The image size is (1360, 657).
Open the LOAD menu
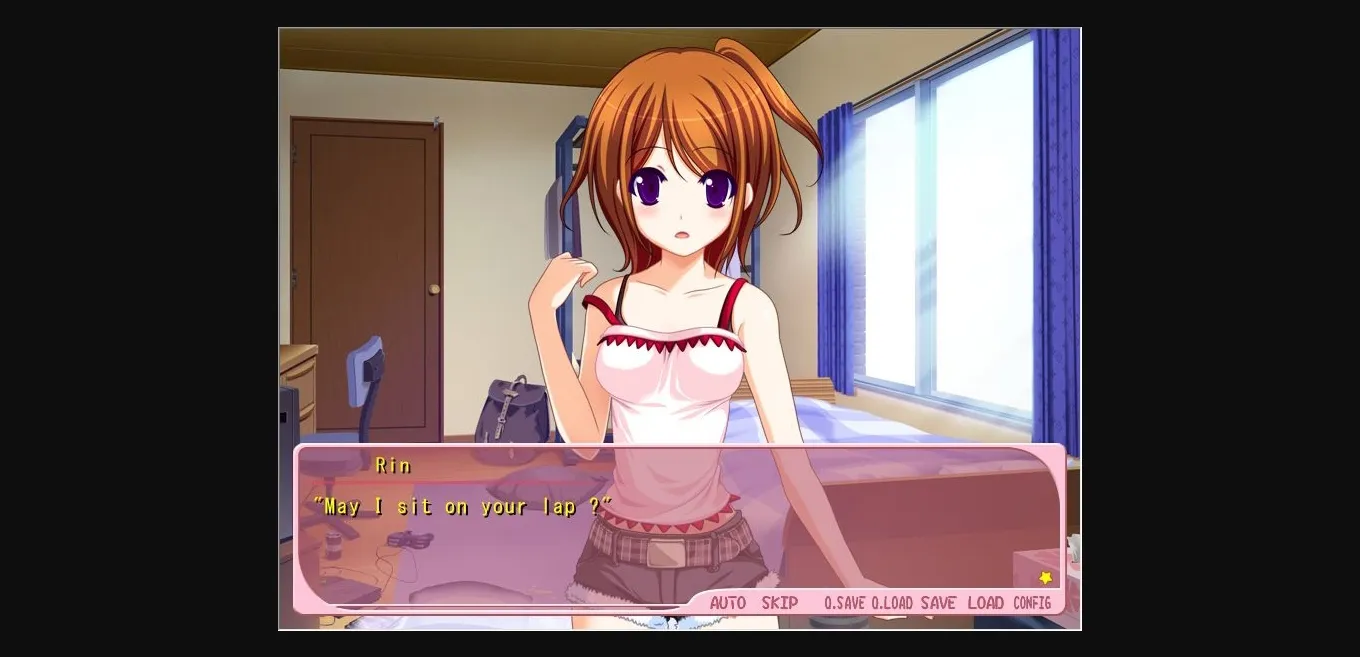click(x=985, y=603)
